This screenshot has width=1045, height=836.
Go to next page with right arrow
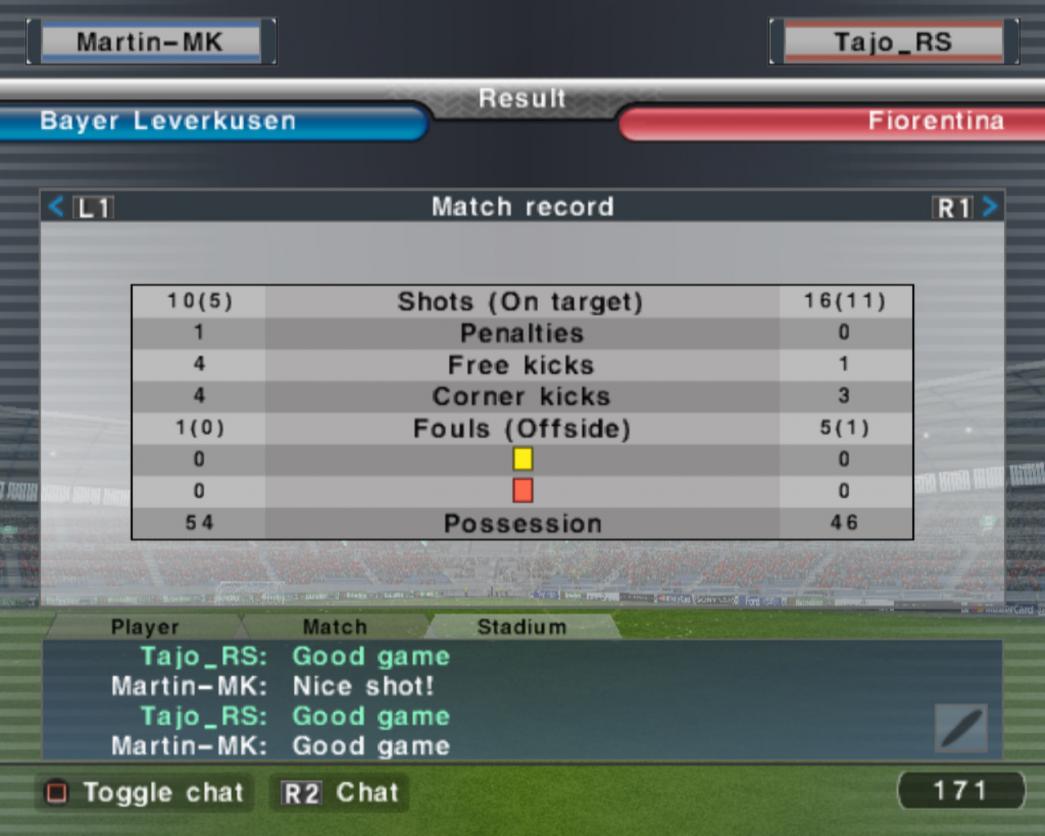point(989,207)
